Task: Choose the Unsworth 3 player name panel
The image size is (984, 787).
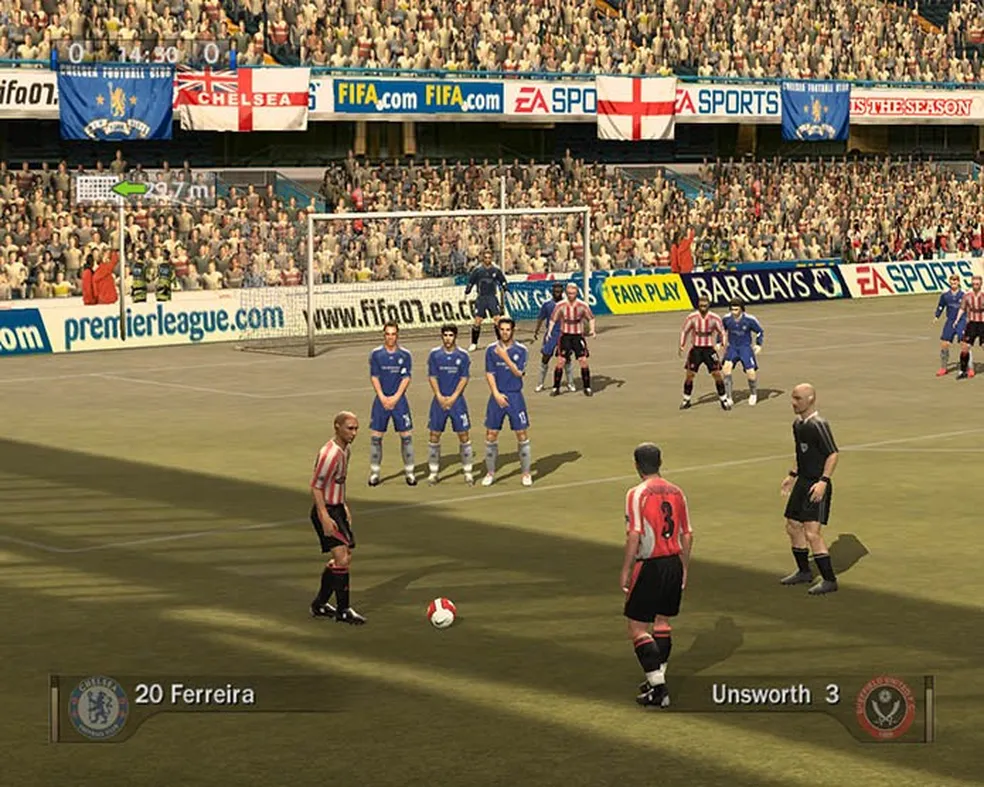Action: pos(774,694)
